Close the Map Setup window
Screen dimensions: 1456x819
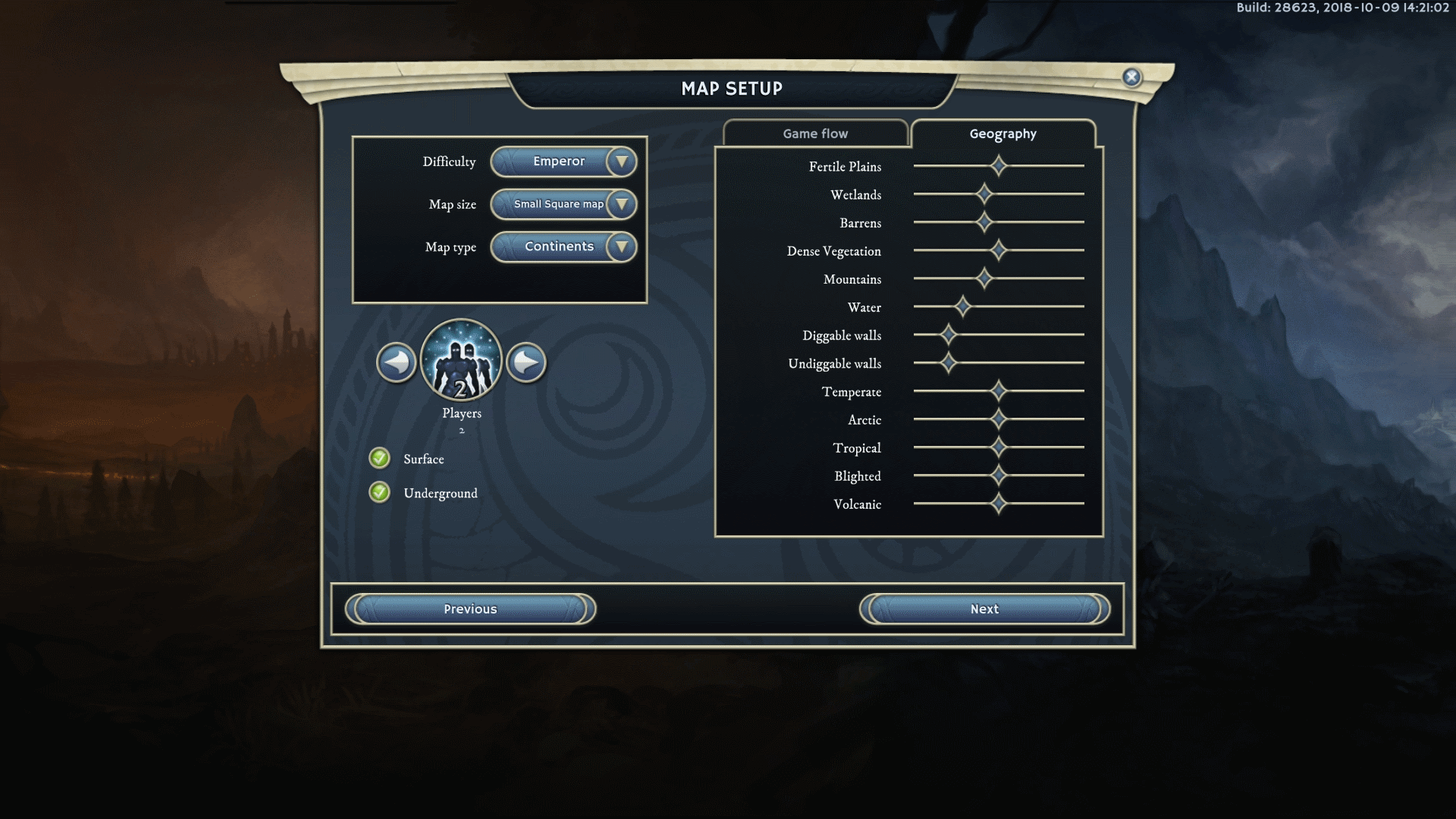[1131, 77]
